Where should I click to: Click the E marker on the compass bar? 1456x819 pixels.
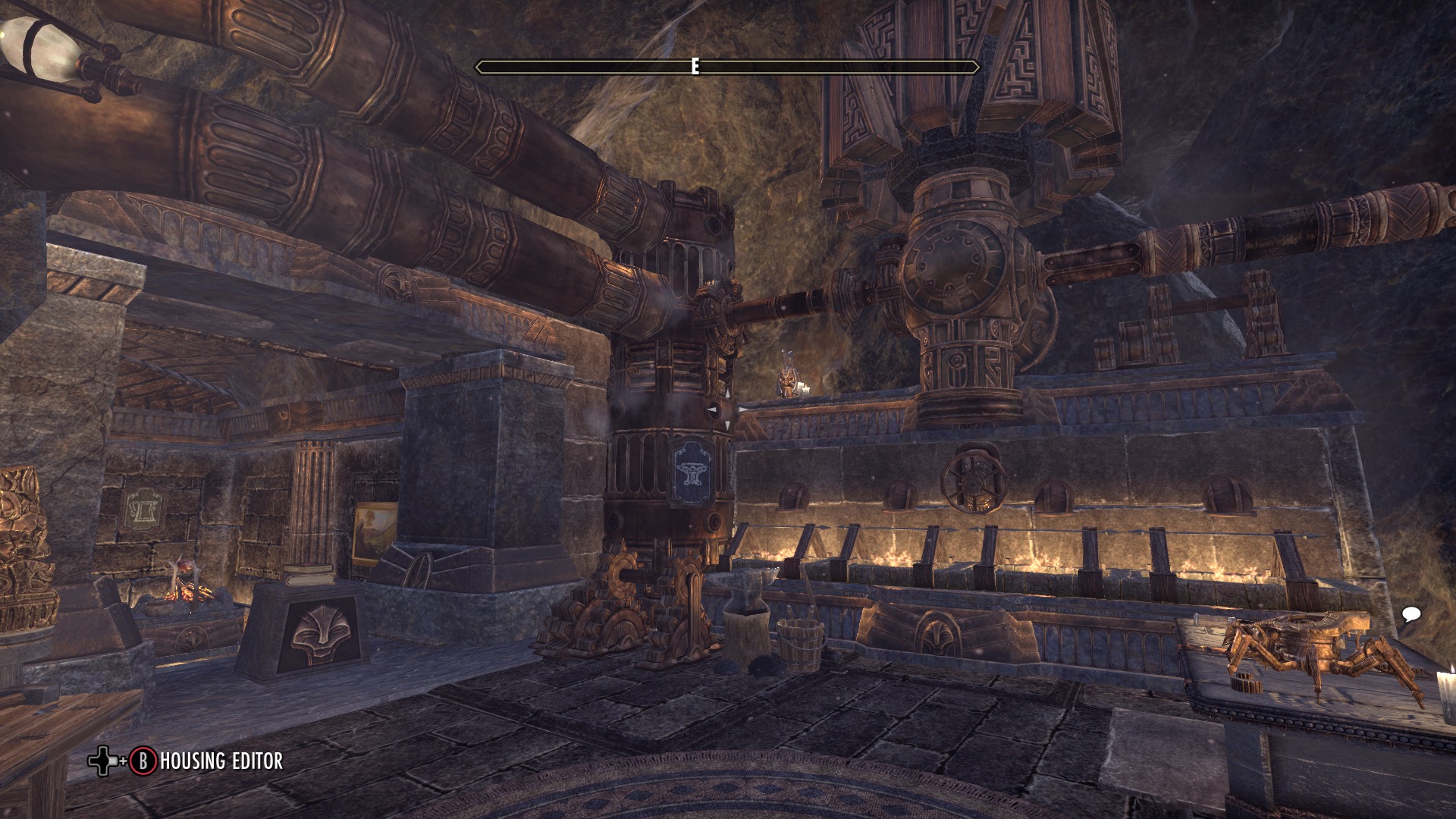(x=694, y=67)
